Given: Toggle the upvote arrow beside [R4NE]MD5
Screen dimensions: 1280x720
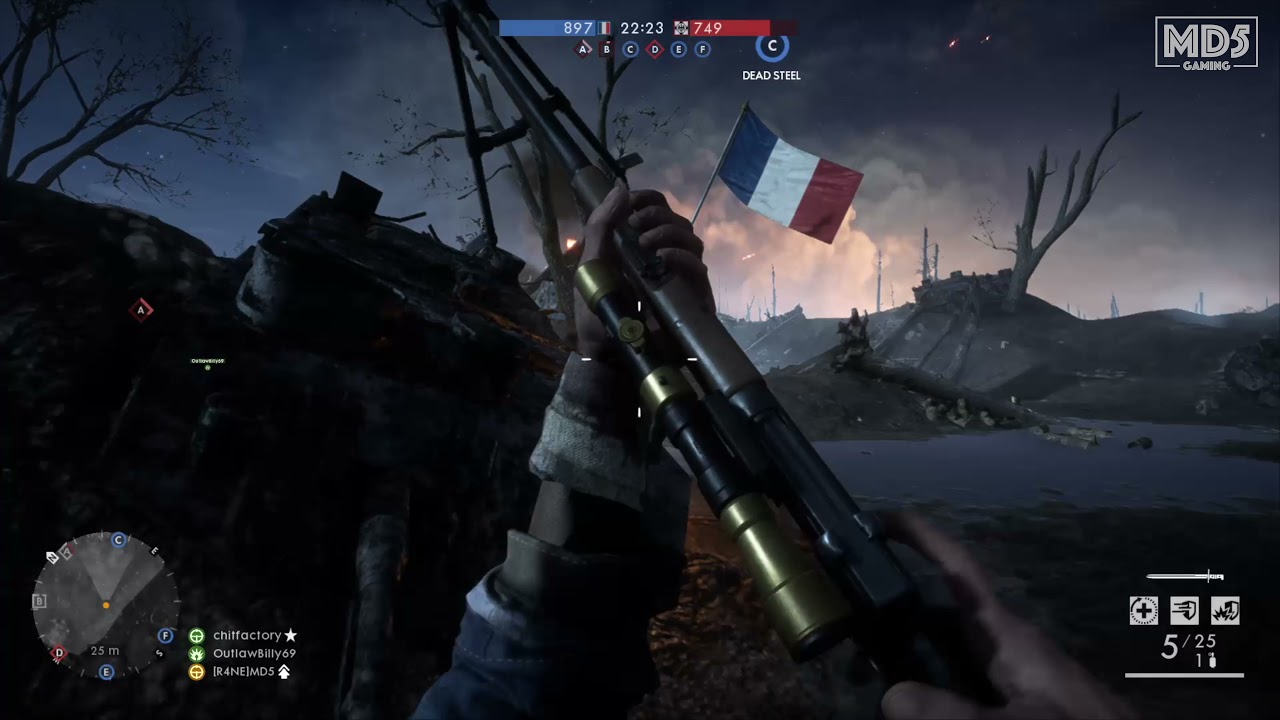Looking at the screenshot, I should pos(285,672).
